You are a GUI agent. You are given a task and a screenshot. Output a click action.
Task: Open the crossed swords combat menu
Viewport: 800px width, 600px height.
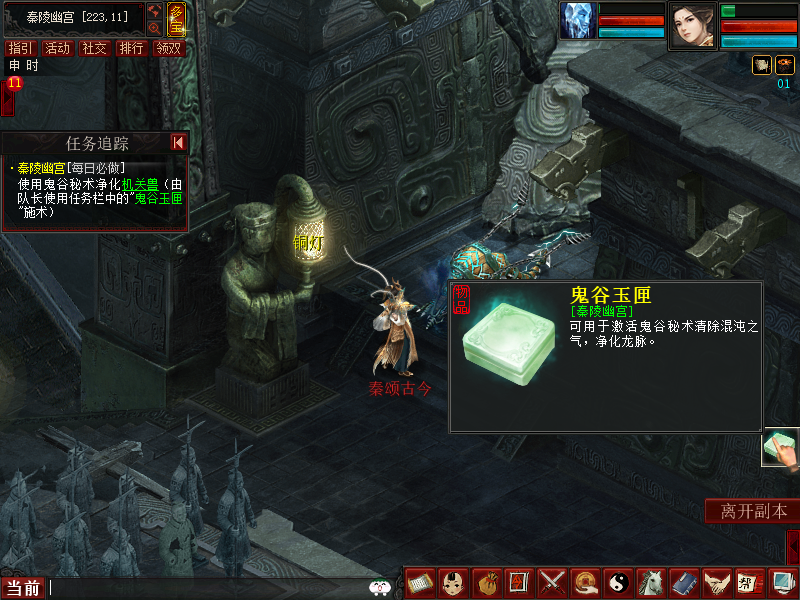(552, 581)
